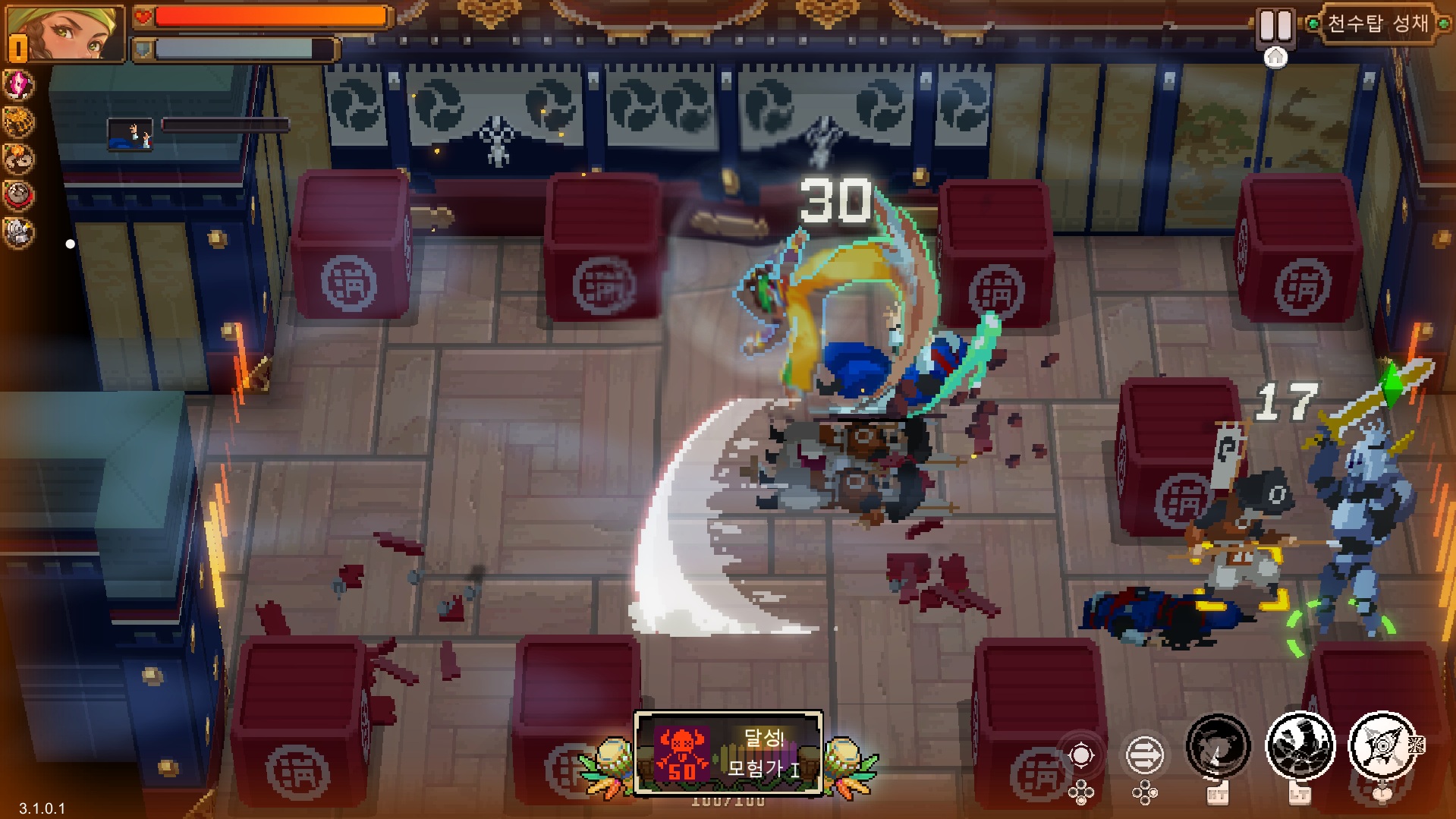Open the 달성! 모험가 I achievement banner
Image resolution: width=1456 pixels, height=819 pixels.
tap(728, 753)
